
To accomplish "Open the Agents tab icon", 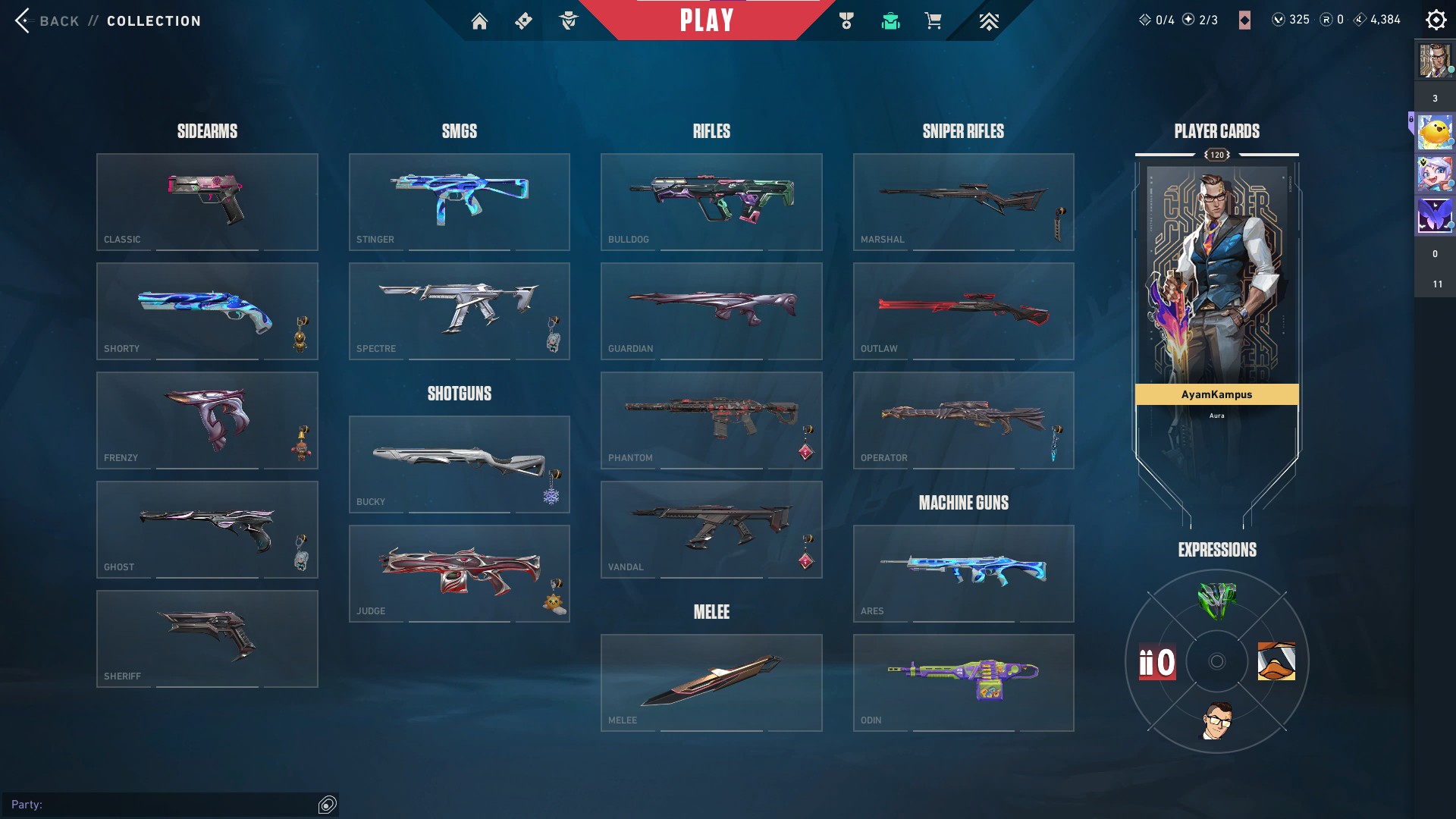I will click(570, 20).
